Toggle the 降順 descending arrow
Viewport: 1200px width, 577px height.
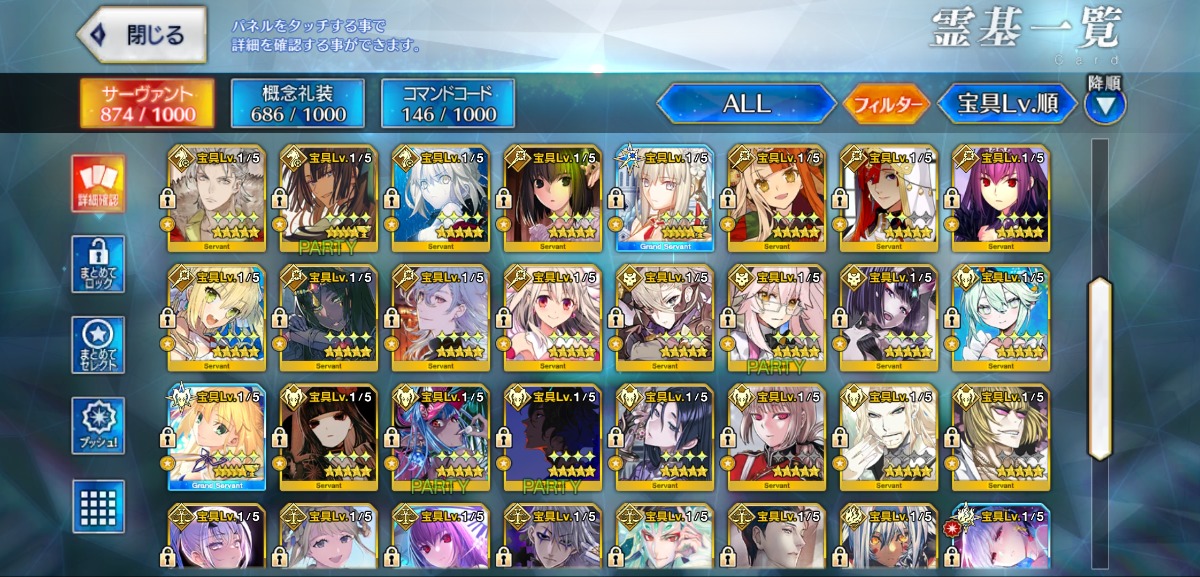(x=1105, y=103)
